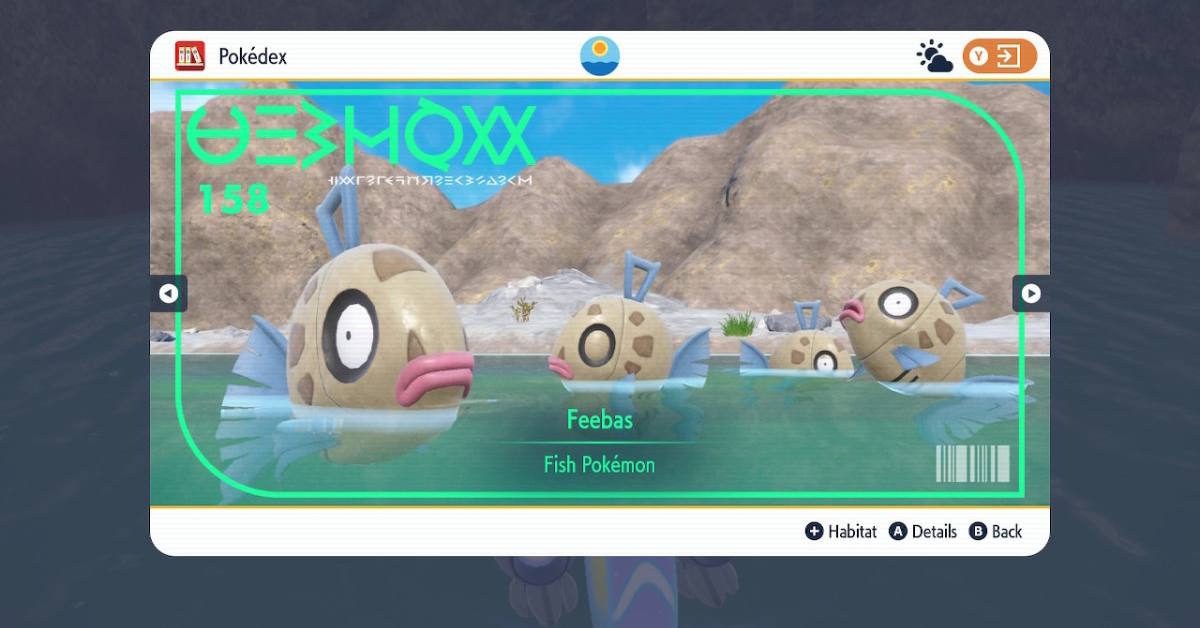Show Details for Feebas
This screenshot has width=1200, height=628.
923,532
